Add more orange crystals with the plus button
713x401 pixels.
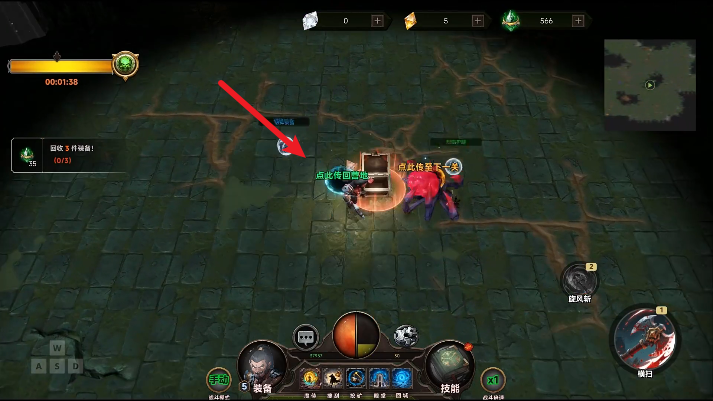476,20
